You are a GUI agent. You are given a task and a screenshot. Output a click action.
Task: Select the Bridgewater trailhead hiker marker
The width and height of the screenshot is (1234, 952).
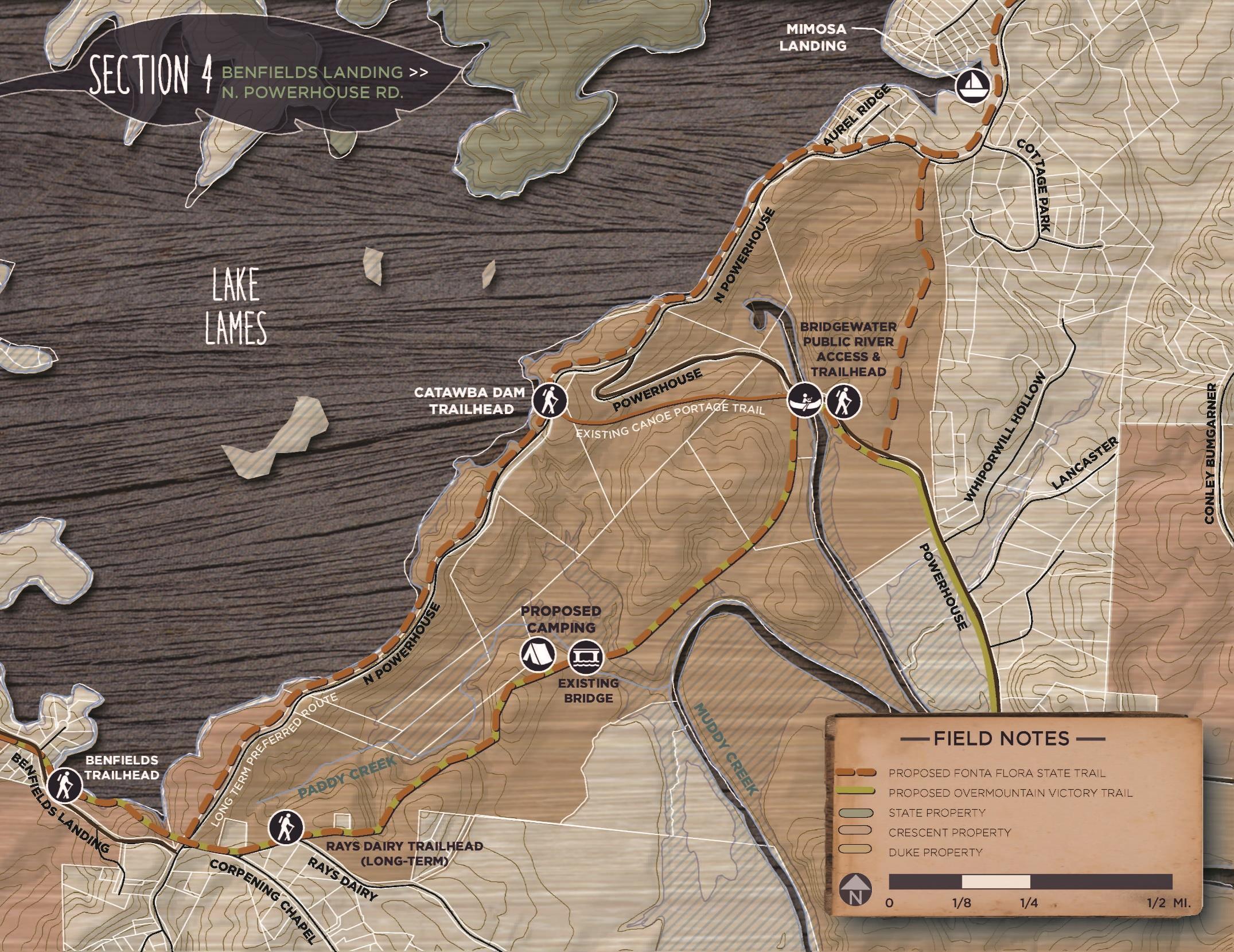(x=843, y=400)
